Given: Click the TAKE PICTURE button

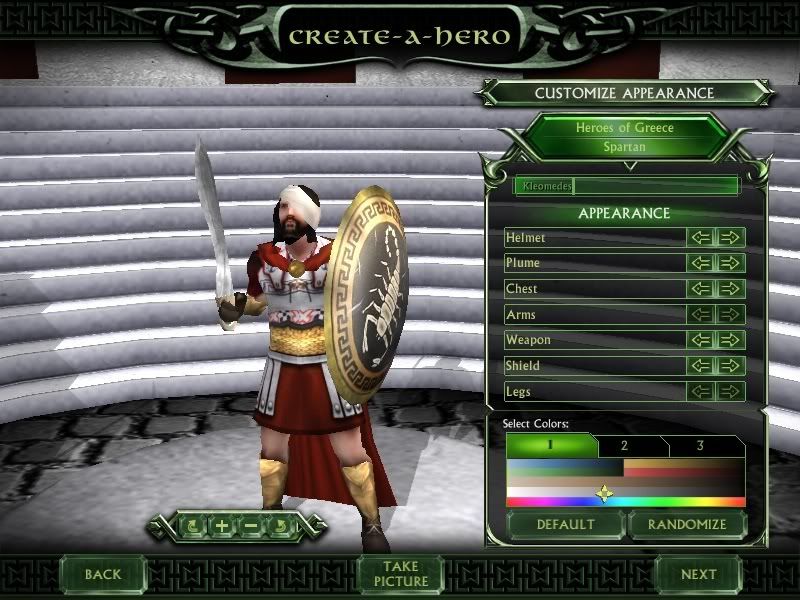Looking at the screenshot, I should pyautogui.click(x=401, y=574).
